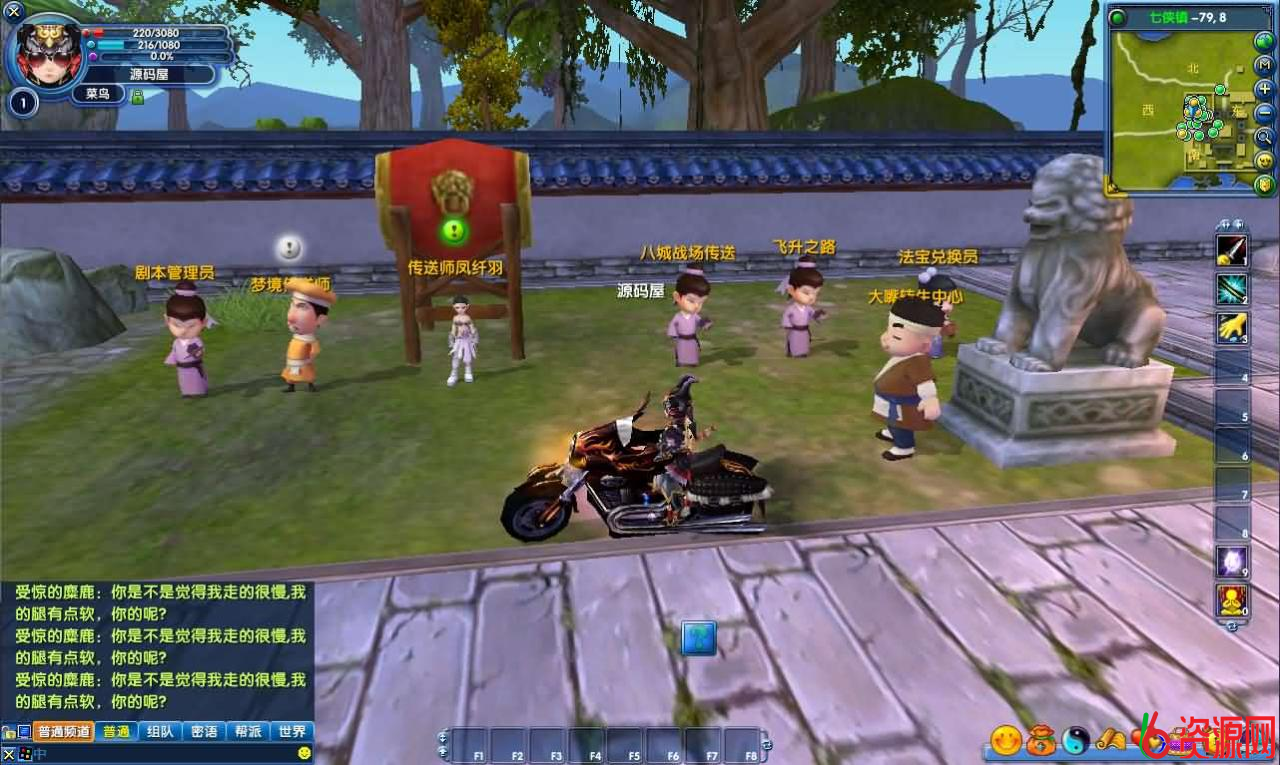Open the 普通频道 channel selector
1280x765 pixels.
pyautogui.click(x=63, y=731)
